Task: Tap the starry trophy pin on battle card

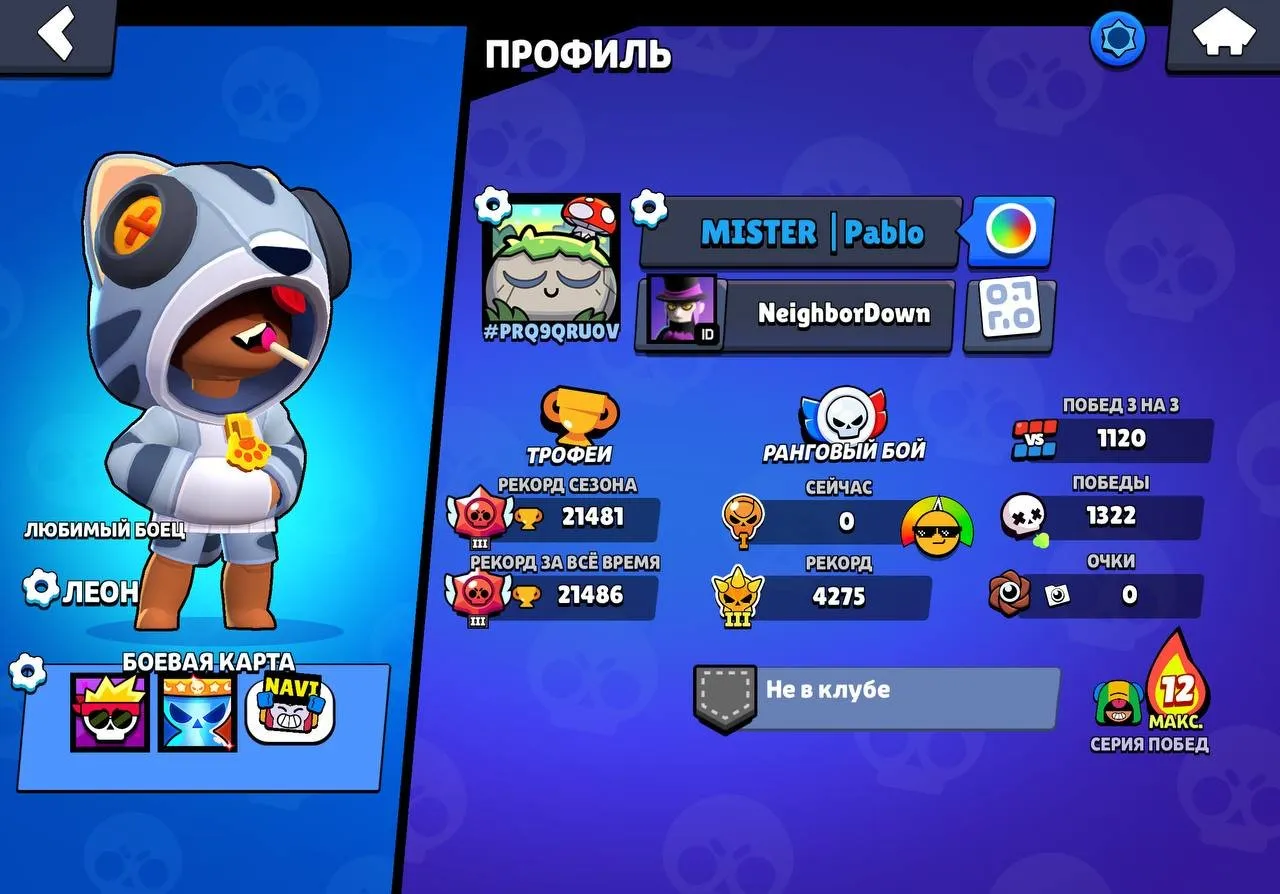Action: click(196, 710)
